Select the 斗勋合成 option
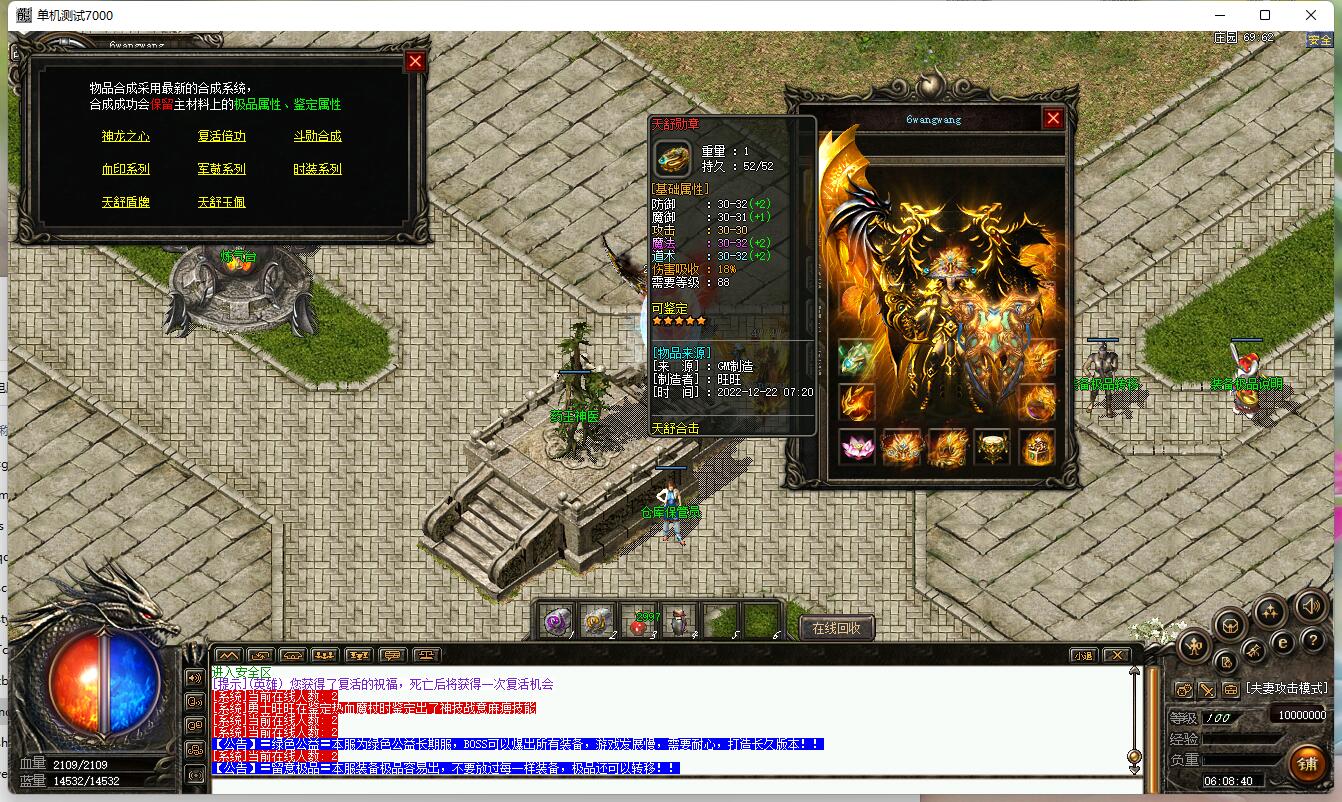Screen dimensions: 1342x802 coord(317,136)
